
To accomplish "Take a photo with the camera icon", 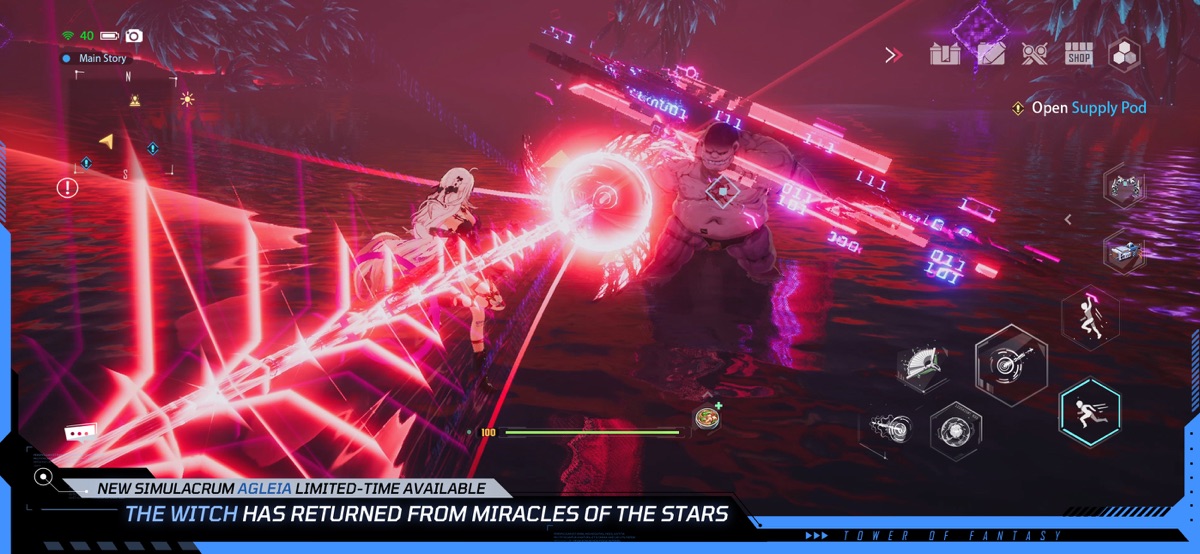I will click(133, 36).
